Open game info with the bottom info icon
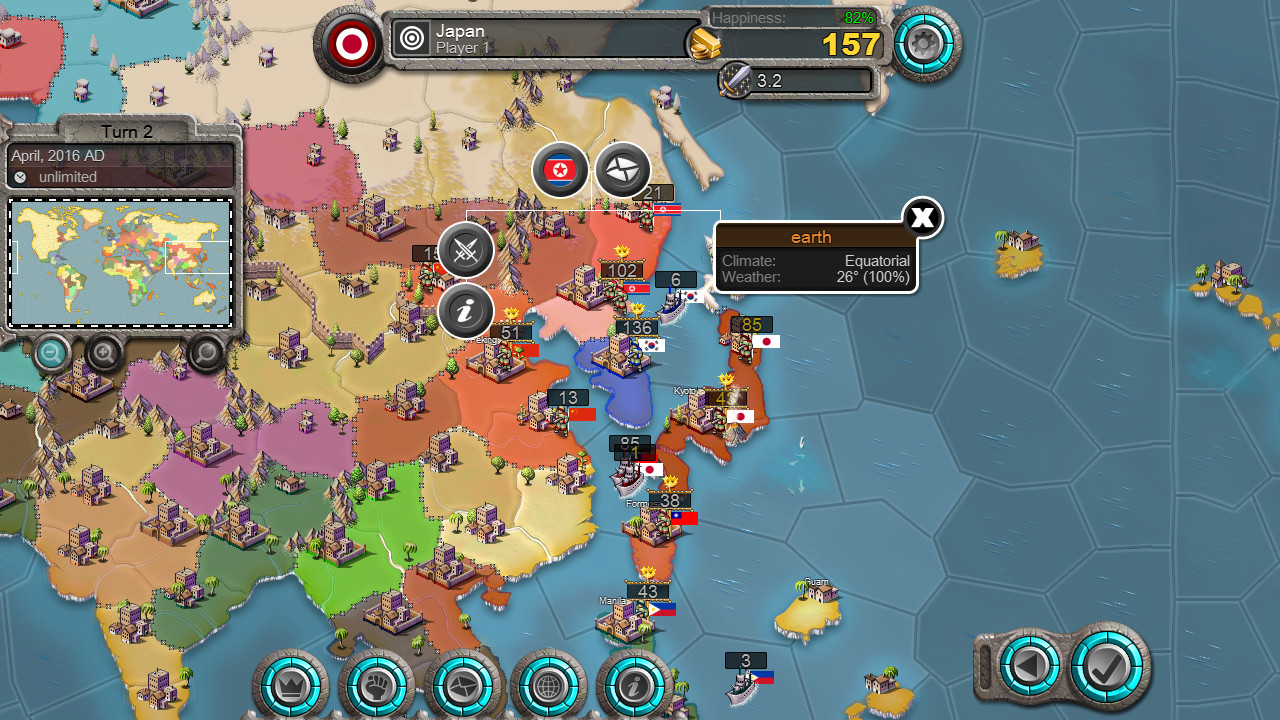 point(637,685)
